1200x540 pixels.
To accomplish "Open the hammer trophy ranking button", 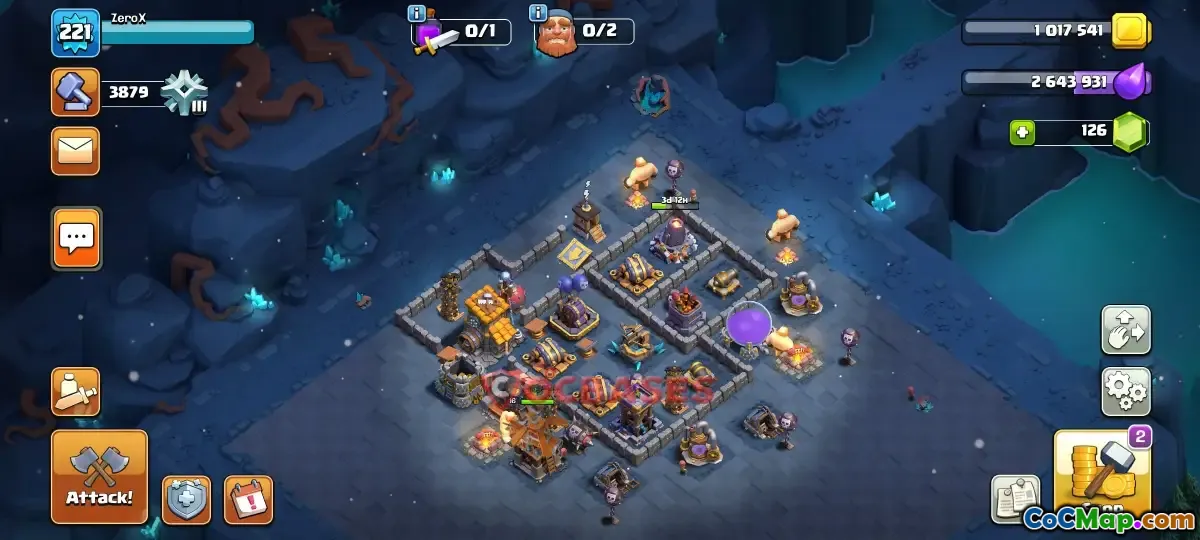I will pos(75,93).
